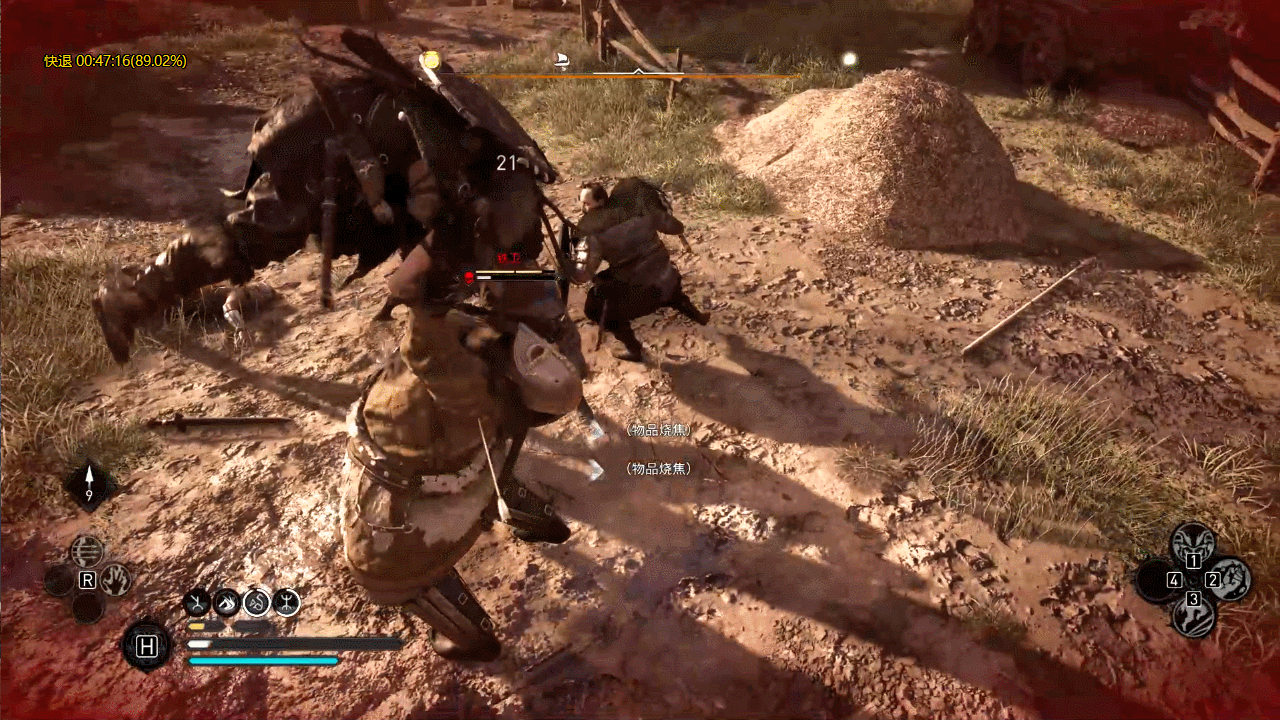Screen dimensions: 1280x720
Task: Click the trident rune status icon
Action: click(x=287, y=602)
